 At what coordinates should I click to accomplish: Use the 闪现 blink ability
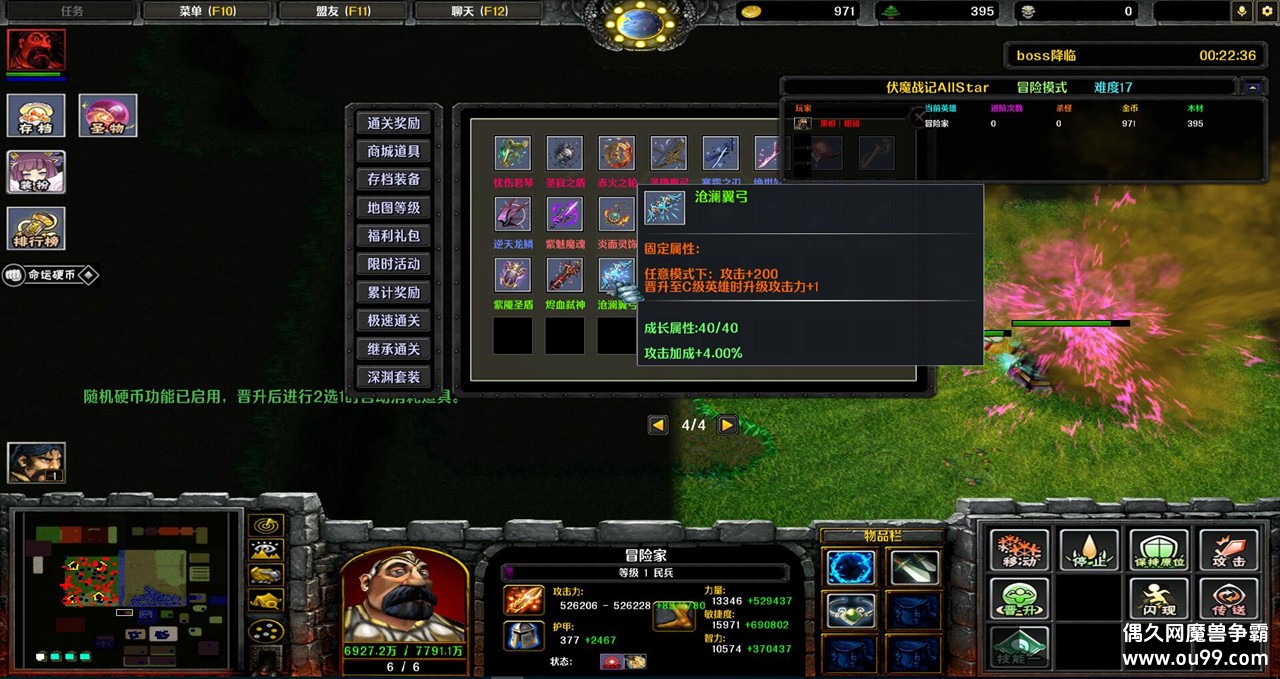coord(1158,599)
